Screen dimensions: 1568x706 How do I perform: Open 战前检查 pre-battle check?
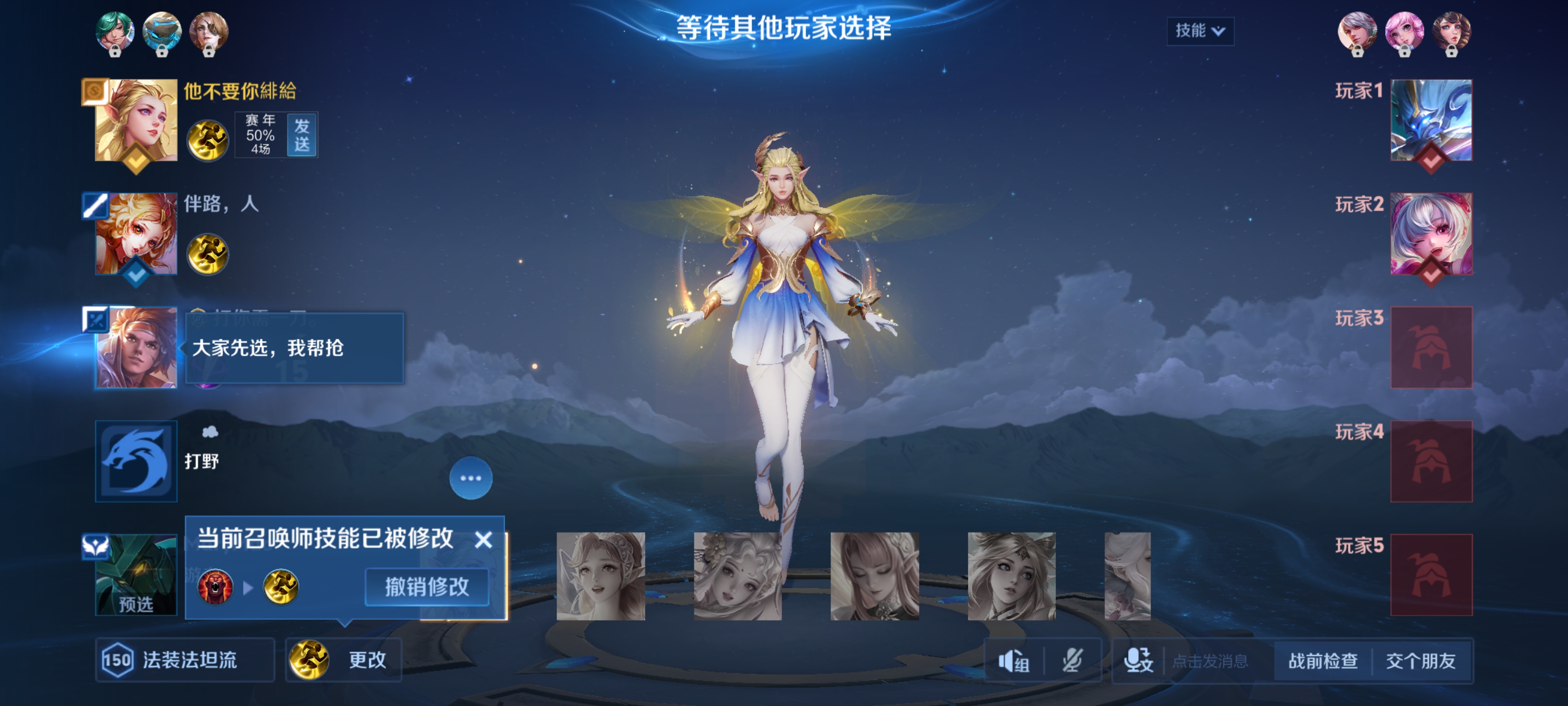point(1323,660)
